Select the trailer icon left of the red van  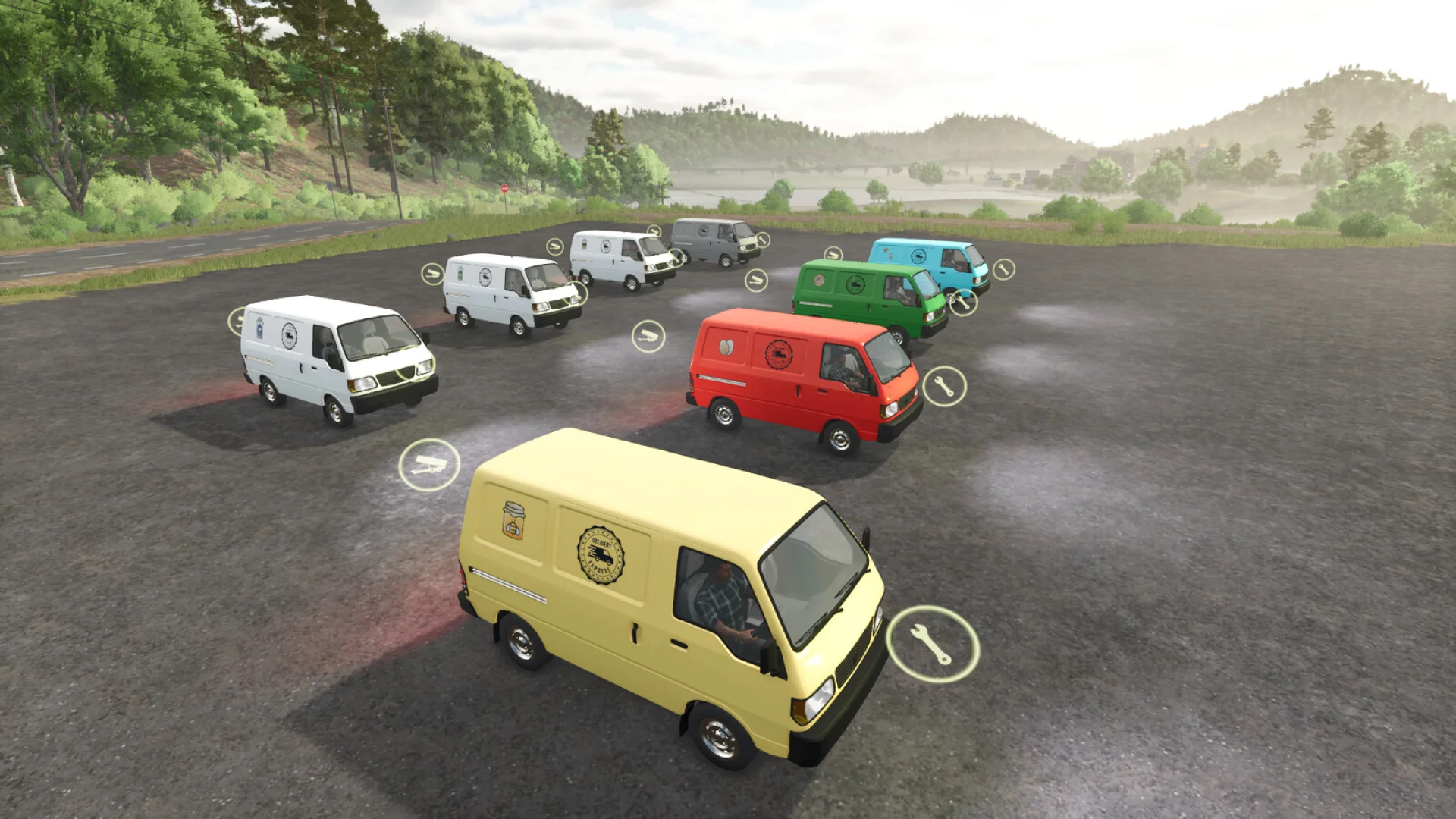click(650, 334)
